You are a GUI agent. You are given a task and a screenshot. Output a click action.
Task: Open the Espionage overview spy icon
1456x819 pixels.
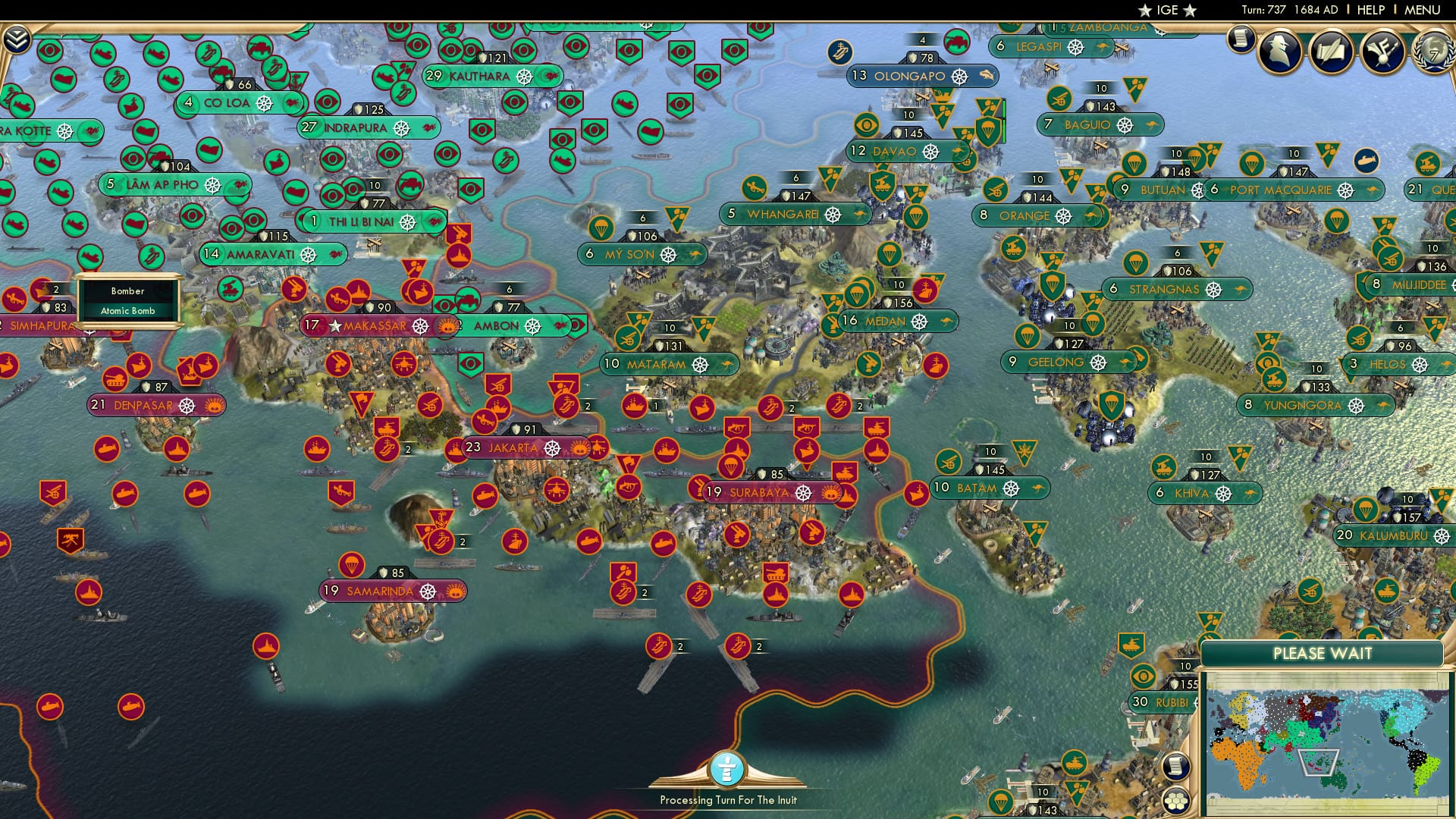1281,53
